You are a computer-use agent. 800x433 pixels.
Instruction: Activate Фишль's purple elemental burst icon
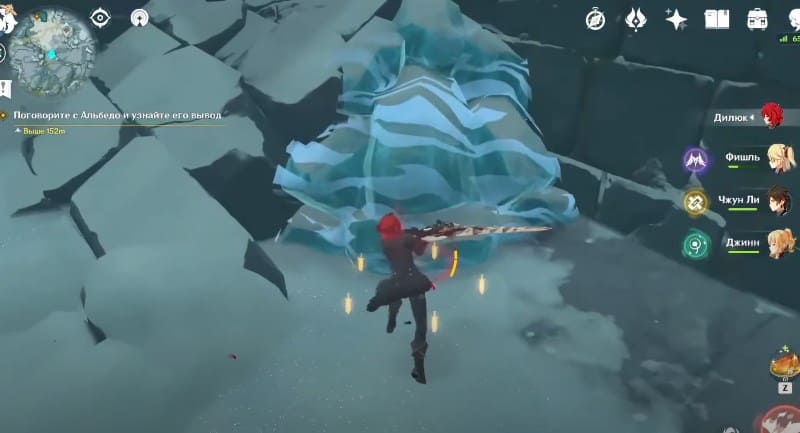pyautogui.click(x=696, y=159)
